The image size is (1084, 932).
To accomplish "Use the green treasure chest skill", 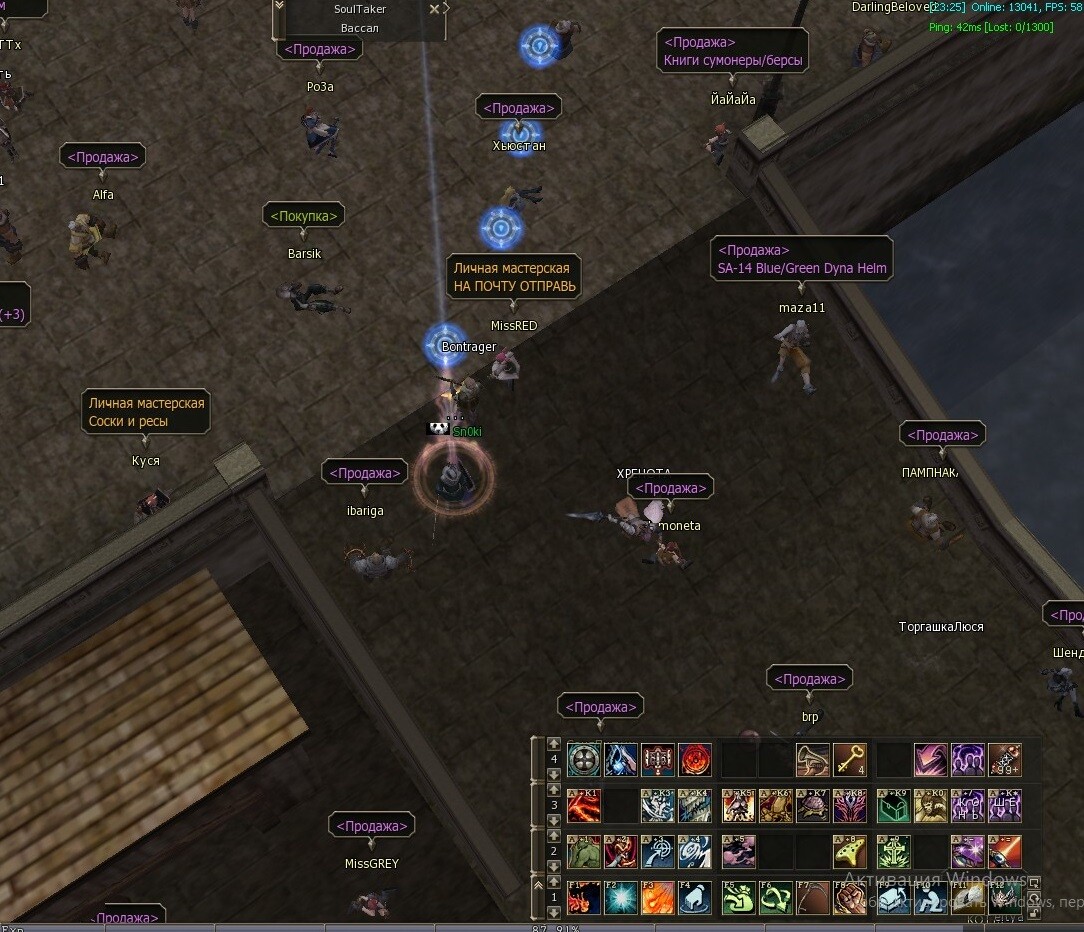I will tap(893, 806).
